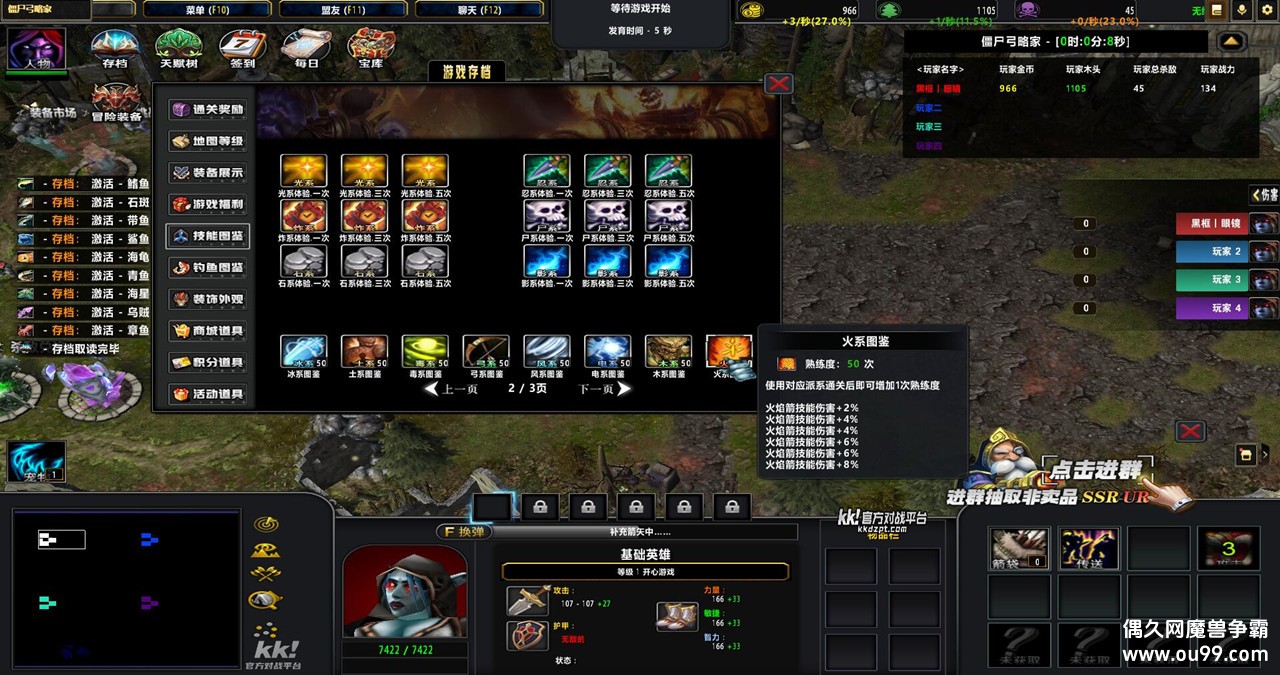Select the 人物 hero portrait icon
The width and height of the screenshot is (1280, 675).
coord(37,50)
